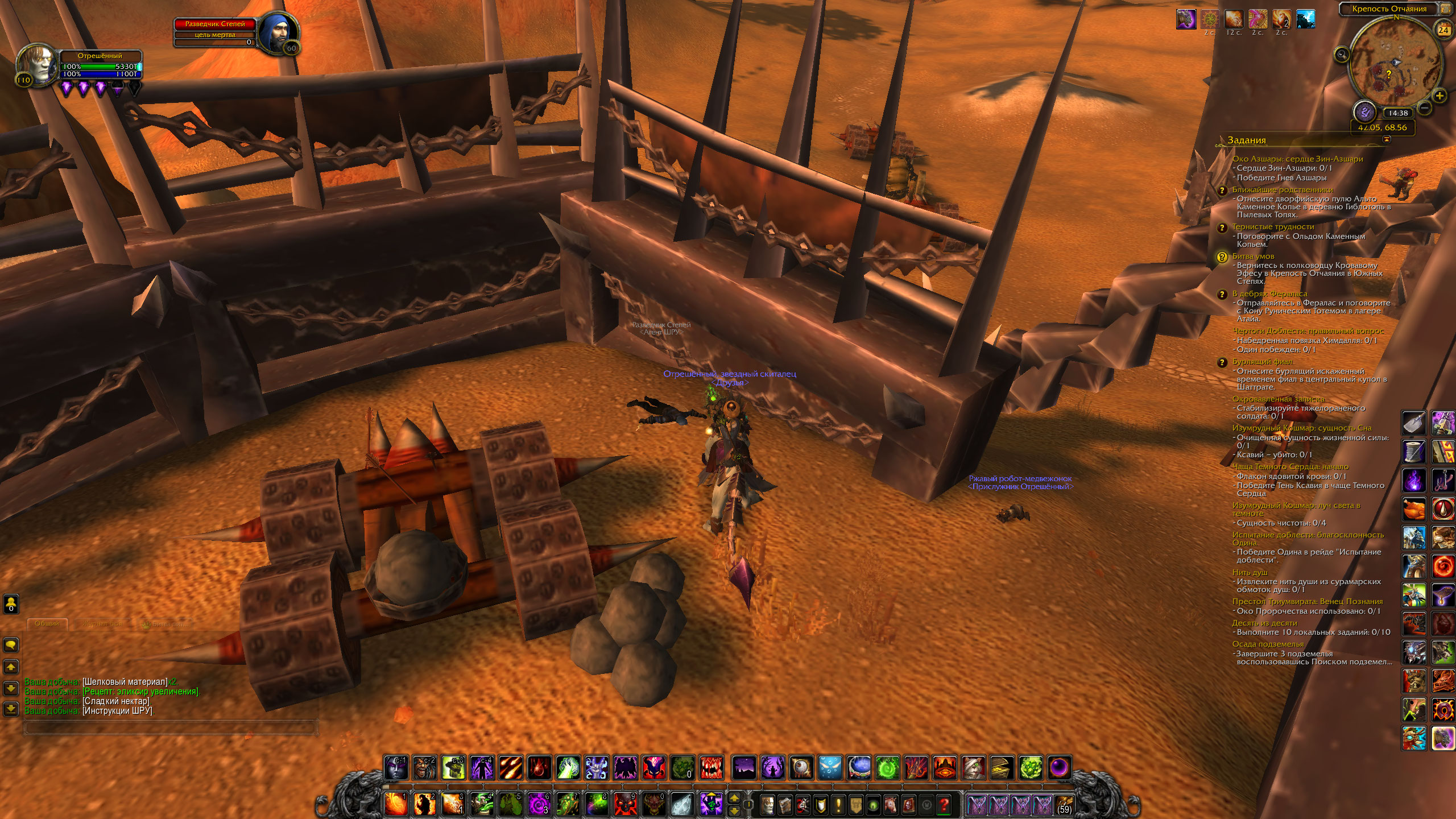The image size is (1456, 819).
Task: Open the backpack showing 59 free slots
Action: coord(1064,805)
